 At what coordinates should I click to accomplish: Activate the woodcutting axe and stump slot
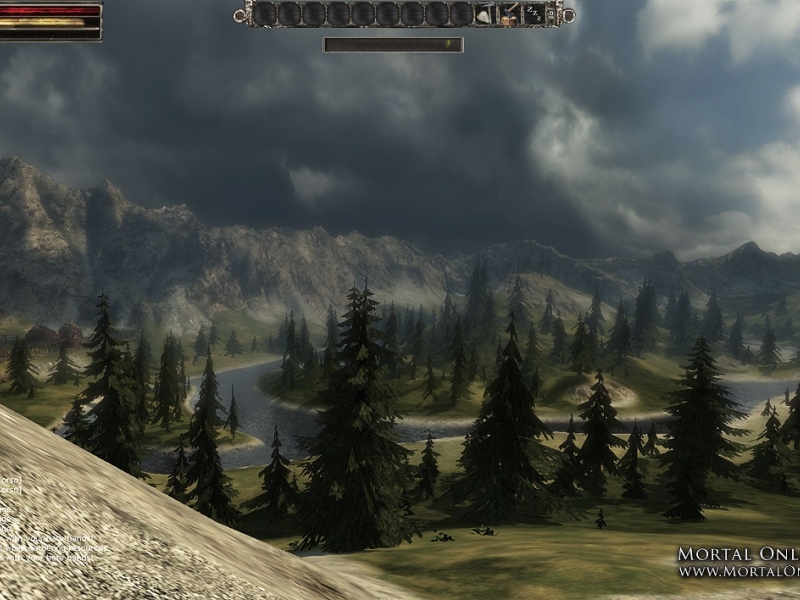click(510, 14)
